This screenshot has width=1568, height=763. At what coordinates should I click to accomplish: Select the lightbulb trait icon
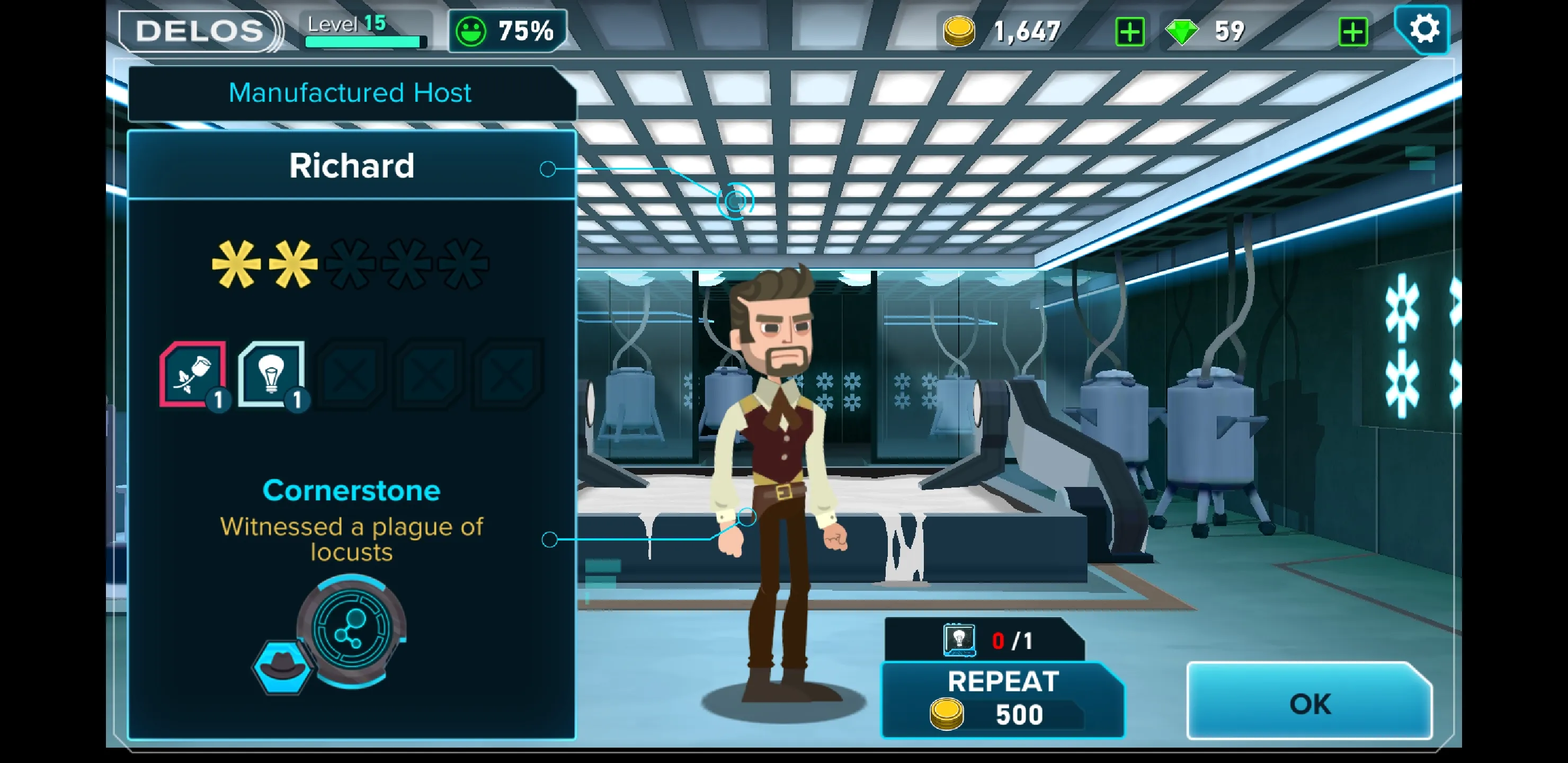(271, 375)
